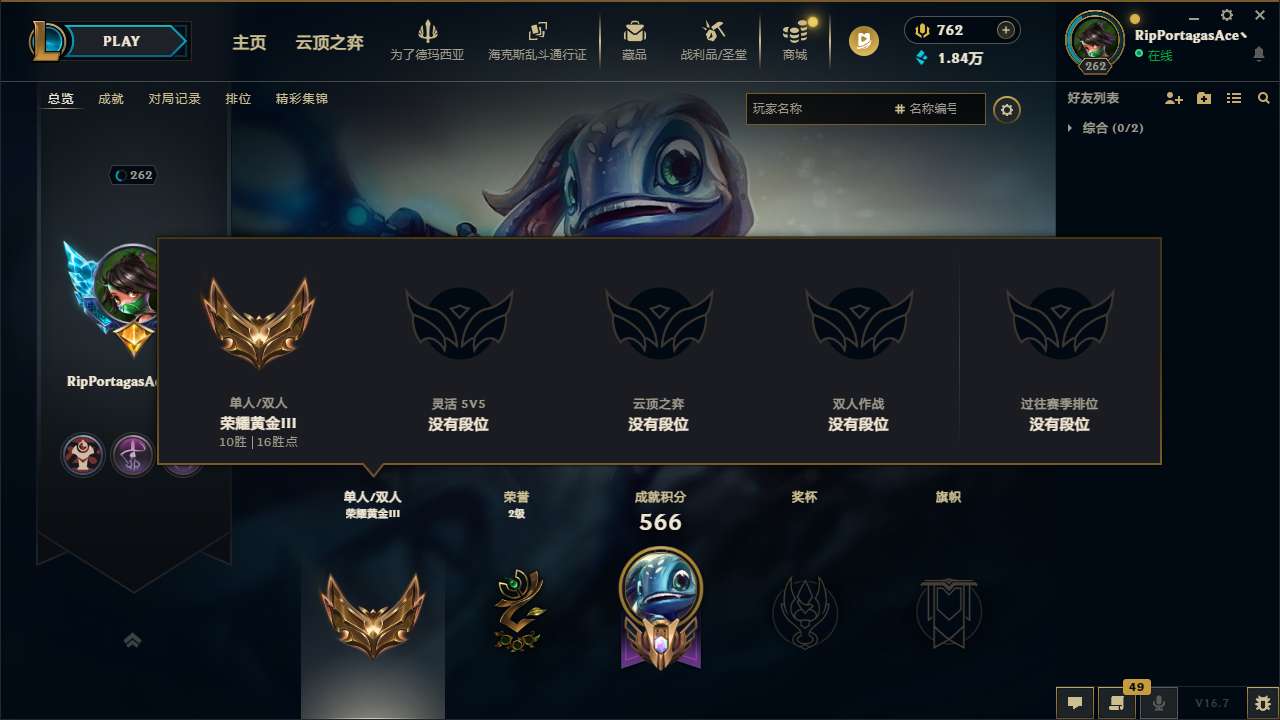The width and height of the screenshot is (1280, 720).
Task: Mute the microphone in the bottom bar
Action: click(x=1158, y=703)
